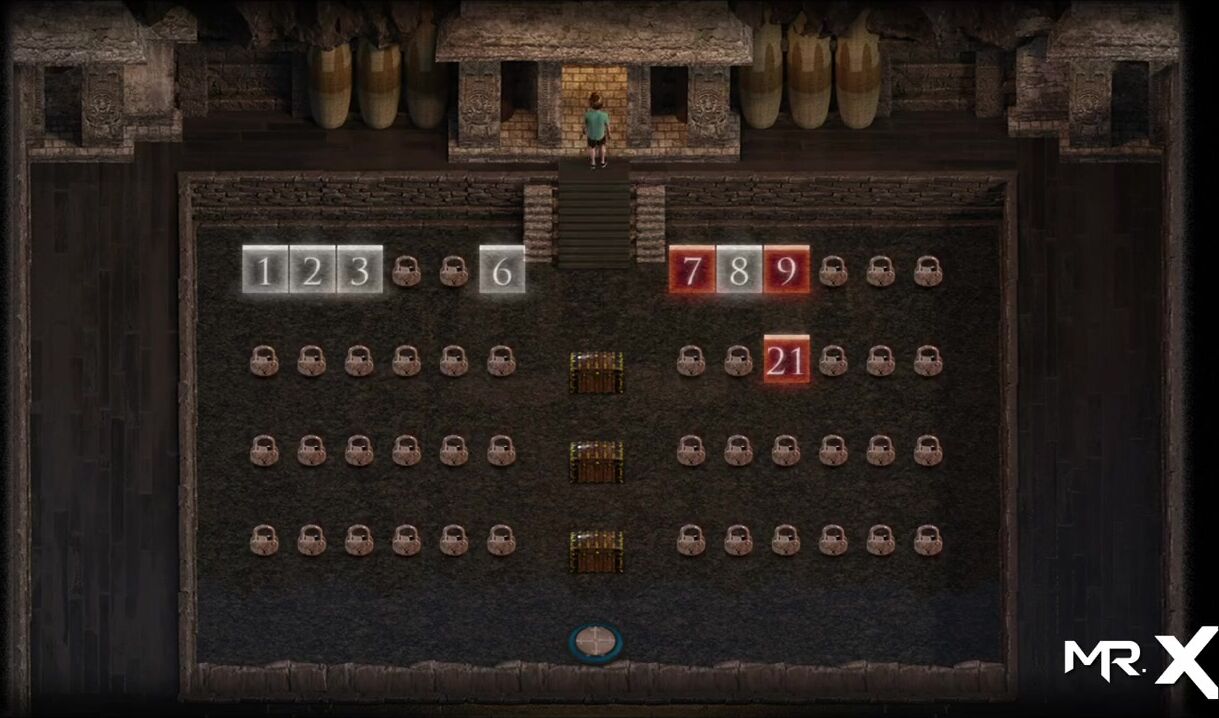Click the red number 21 tile

pyautogui.click(x=786, y=360)
